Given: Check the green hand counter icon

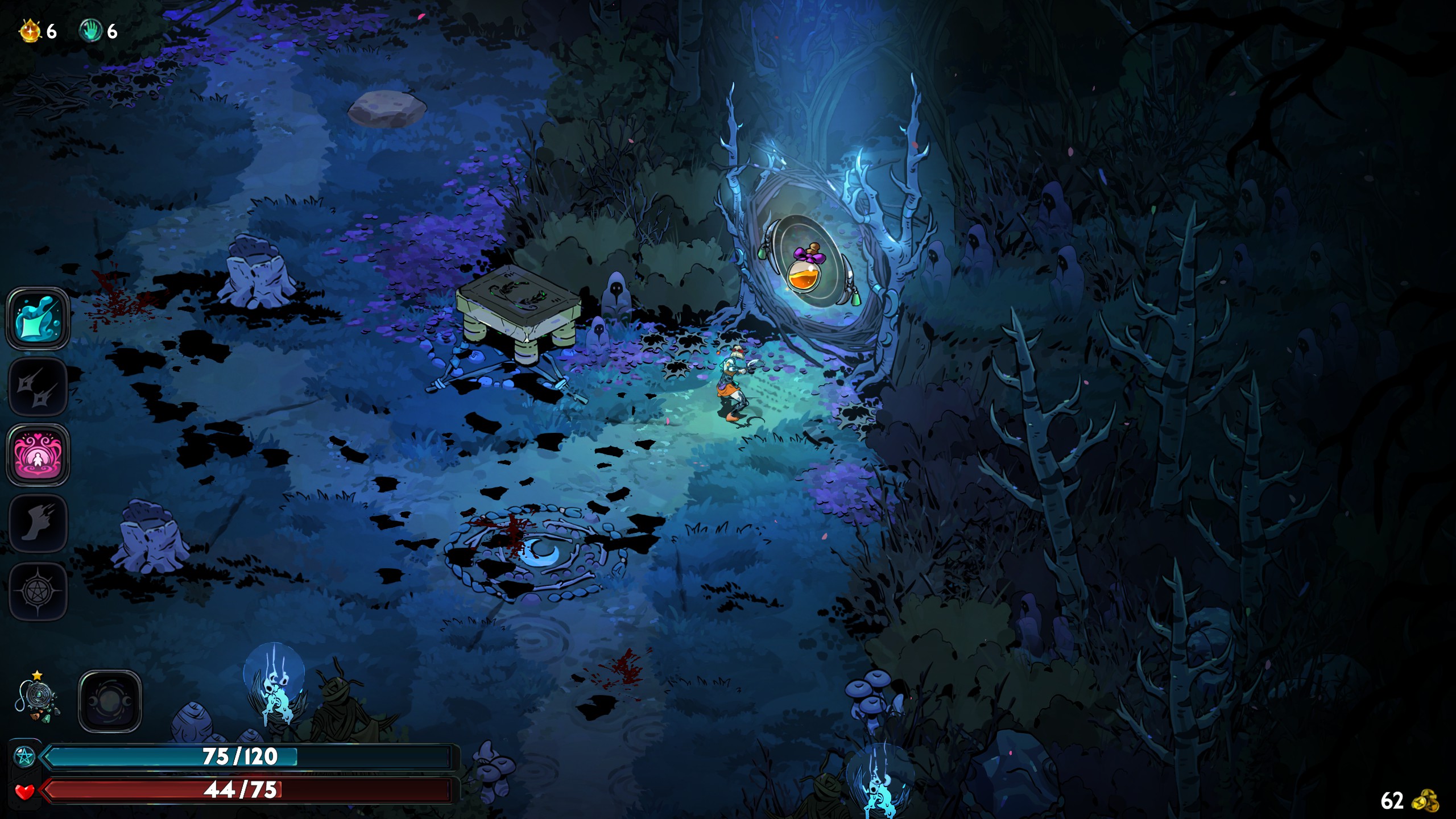Looking at the screenshot, I should coord(90,31).
